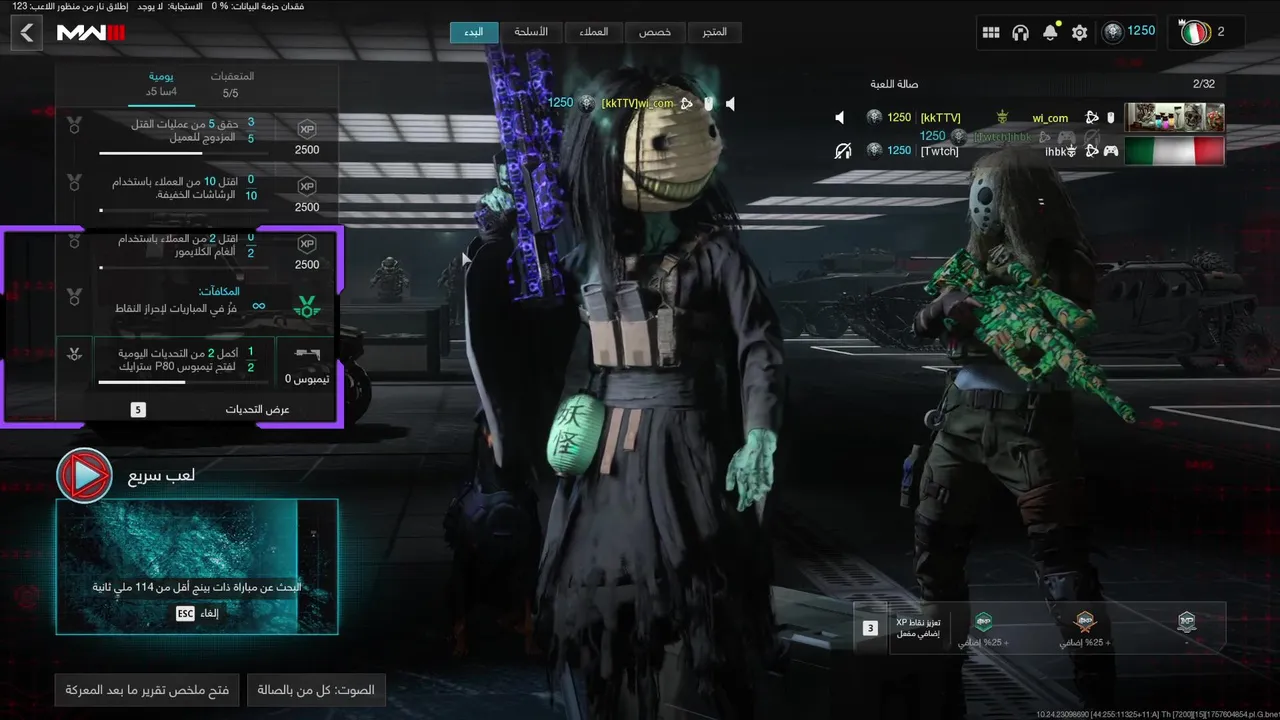Select lobby player [Twtch] ihbk row

pos(1028,151)
